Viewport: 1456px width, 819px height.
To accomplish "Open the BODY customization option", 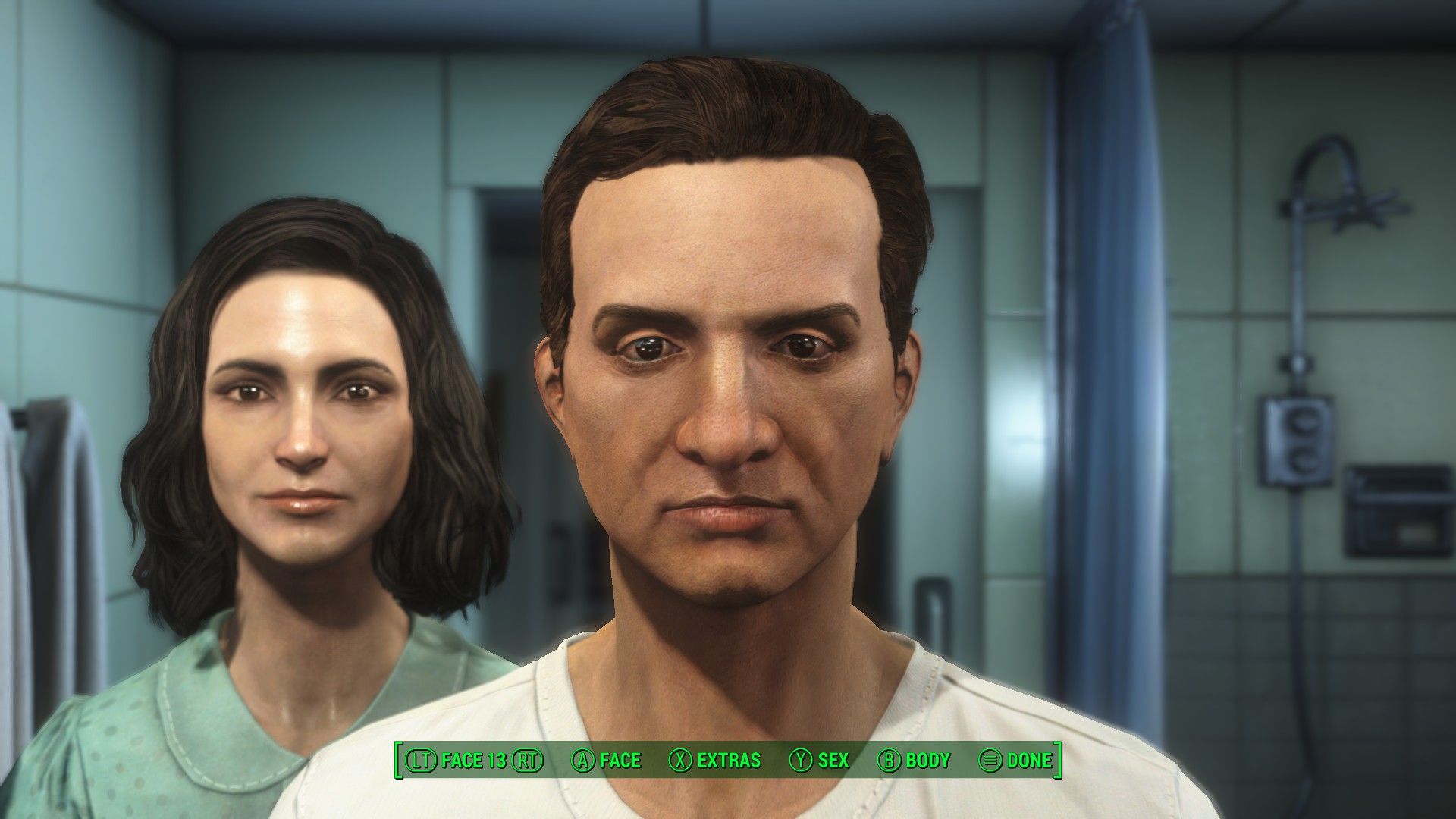I will coord(914,760).
